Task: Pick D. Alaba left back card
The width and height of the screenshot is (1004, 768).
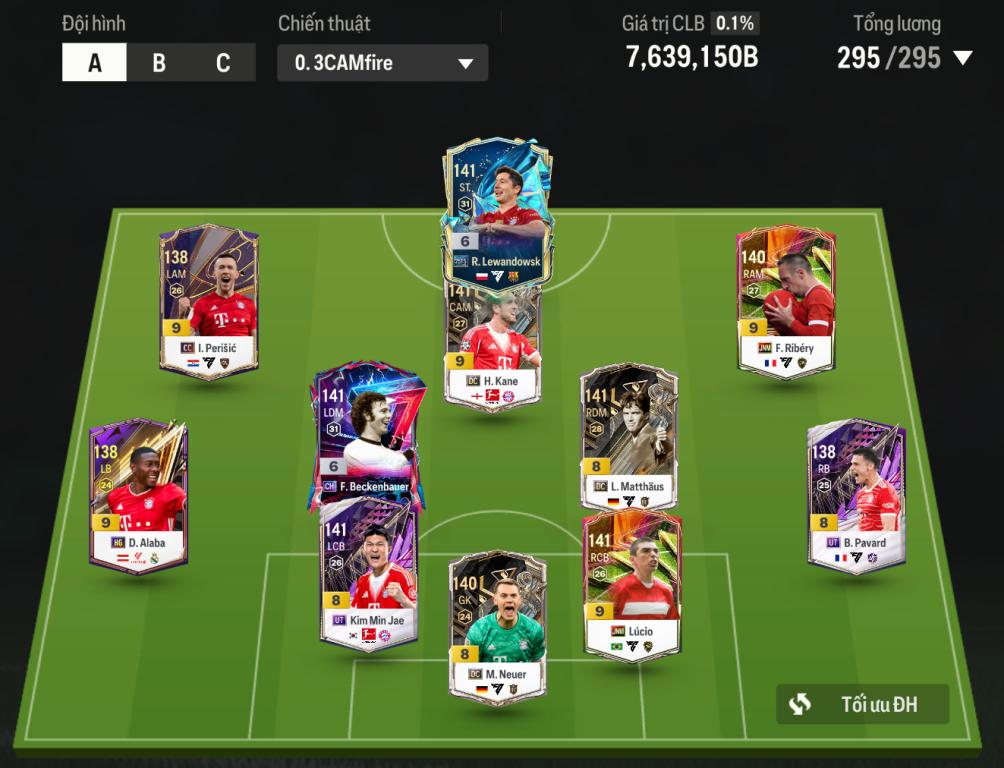Action: pyautogui.click(x=138, y=494)
